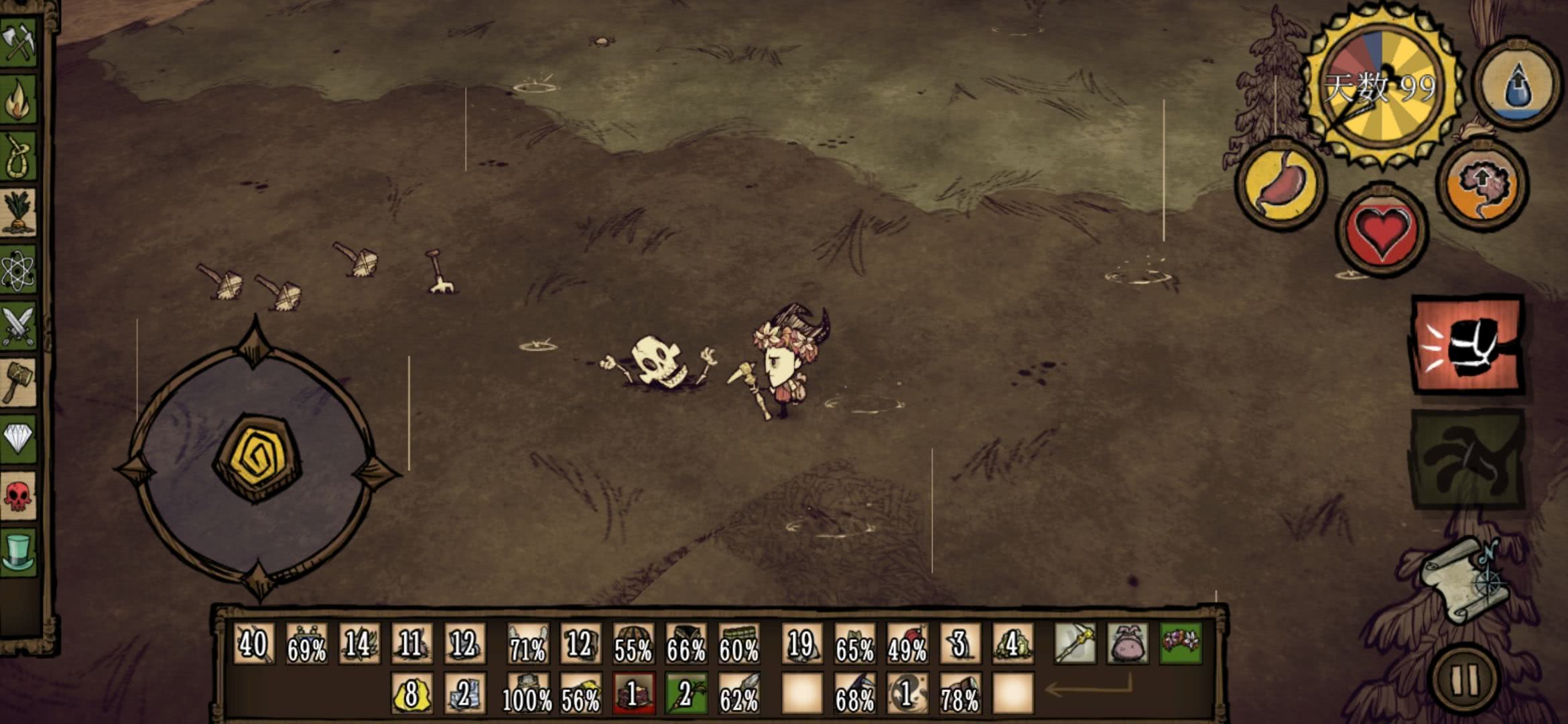The image size is (1568, 724).
Task: Select the equipped walking cane slot
Action: (x=1075, y=644)
